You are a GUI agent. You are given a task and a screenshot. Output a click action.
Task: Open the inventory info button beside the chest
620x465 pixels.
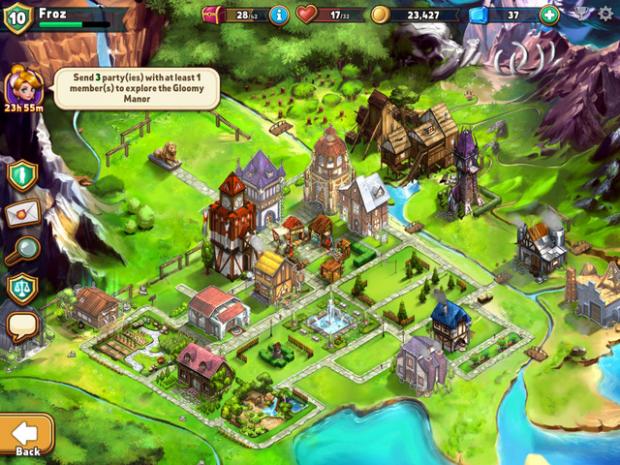tap(279, 14)
